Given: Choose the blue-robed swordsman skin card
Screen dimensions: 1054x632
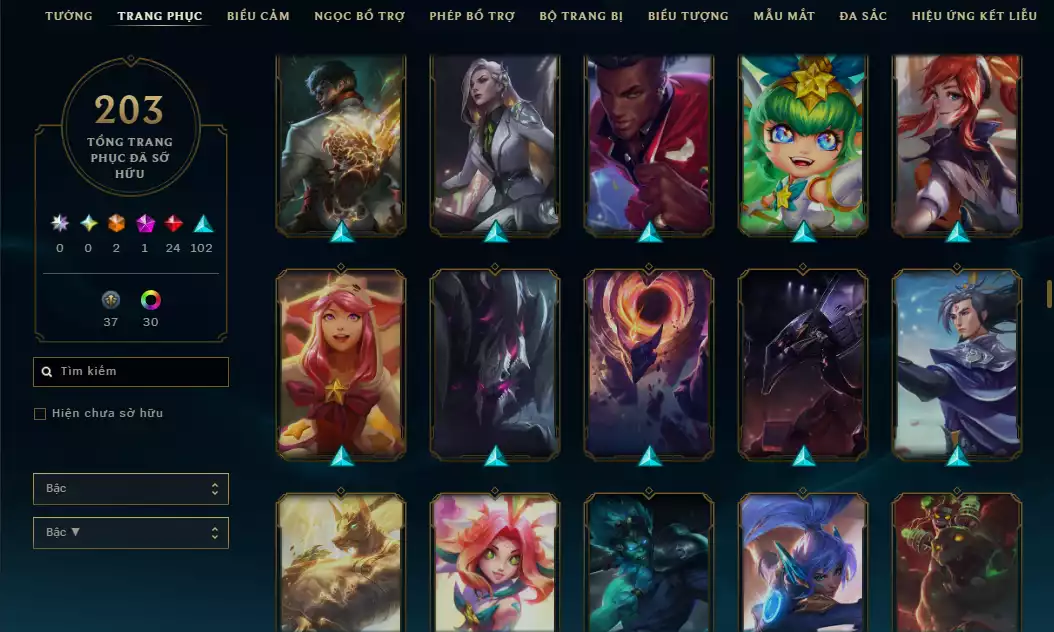Looking at the screenshot, I should click(957, 363).
